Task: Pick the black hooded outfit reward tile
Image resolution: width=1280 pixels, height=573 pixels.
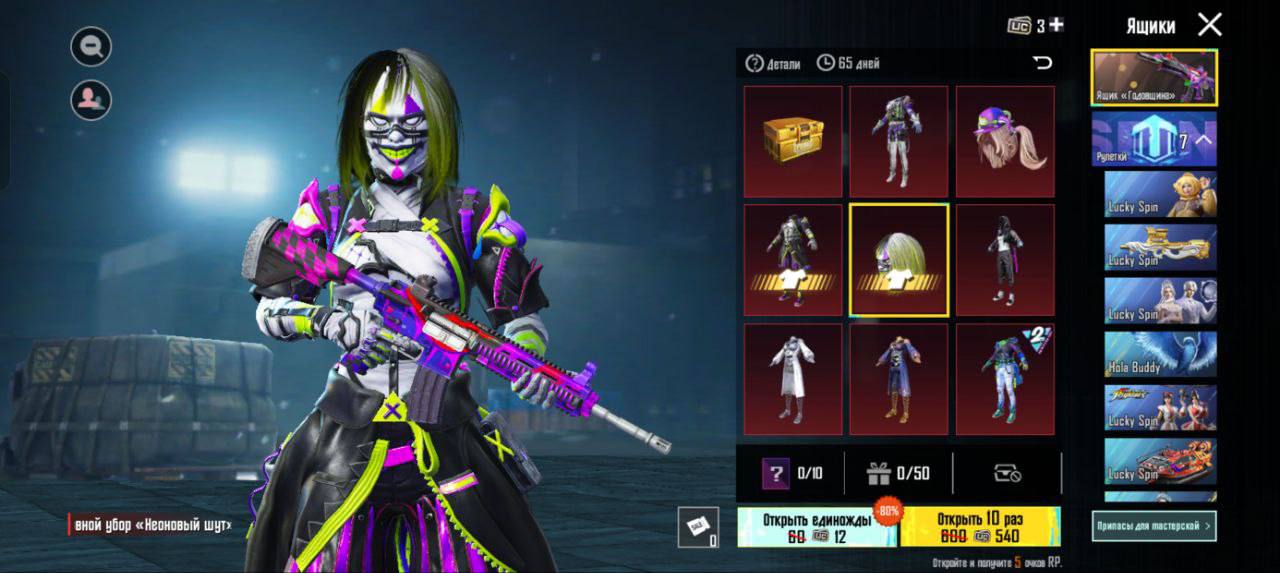Action: tap(1005, 260)
